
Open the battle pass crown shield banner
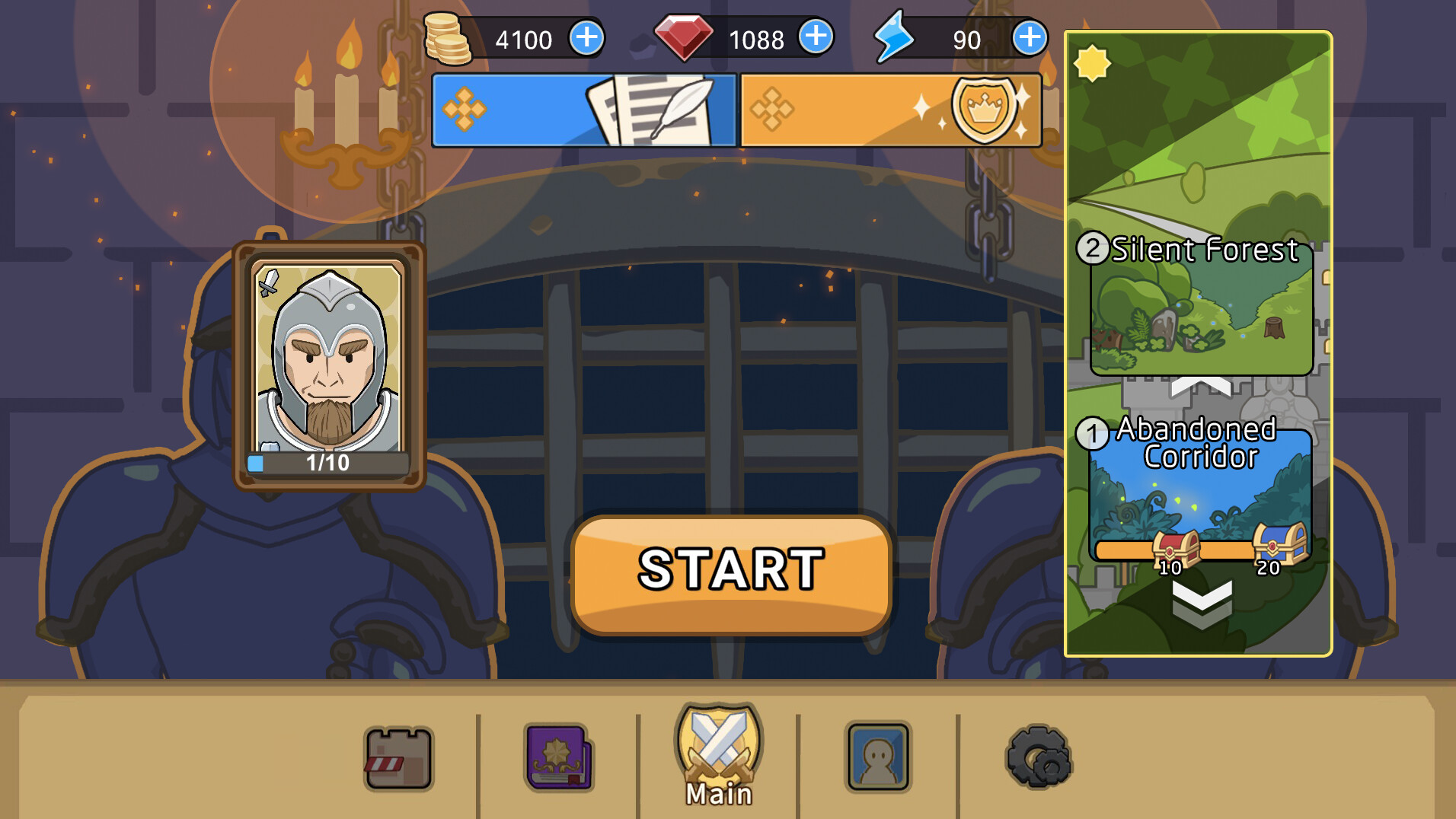(x=889, y=110)
